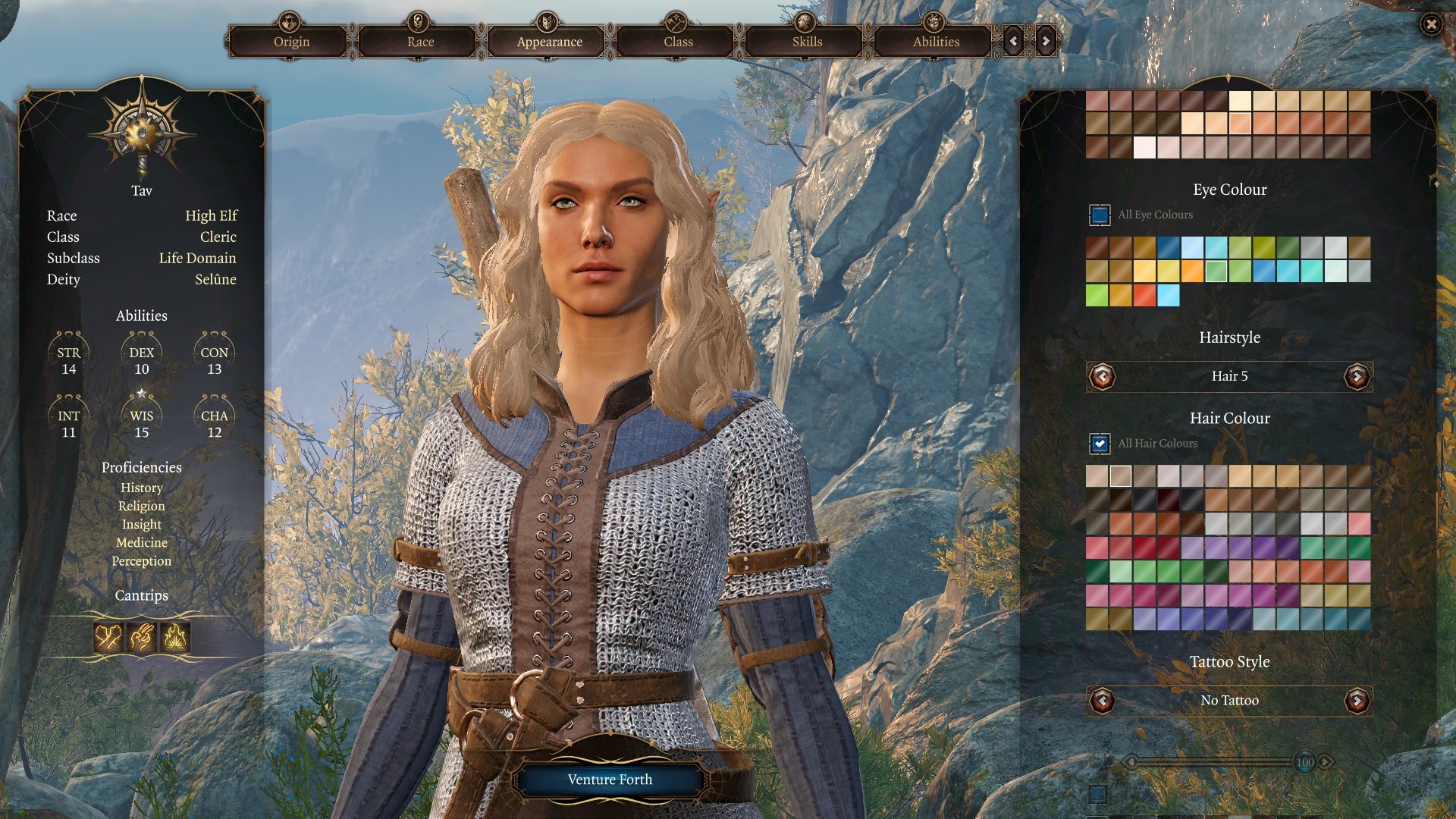Select the previous tattoo style
The height and width of the screenshot is (819, 1456).
pos(1102,701)
